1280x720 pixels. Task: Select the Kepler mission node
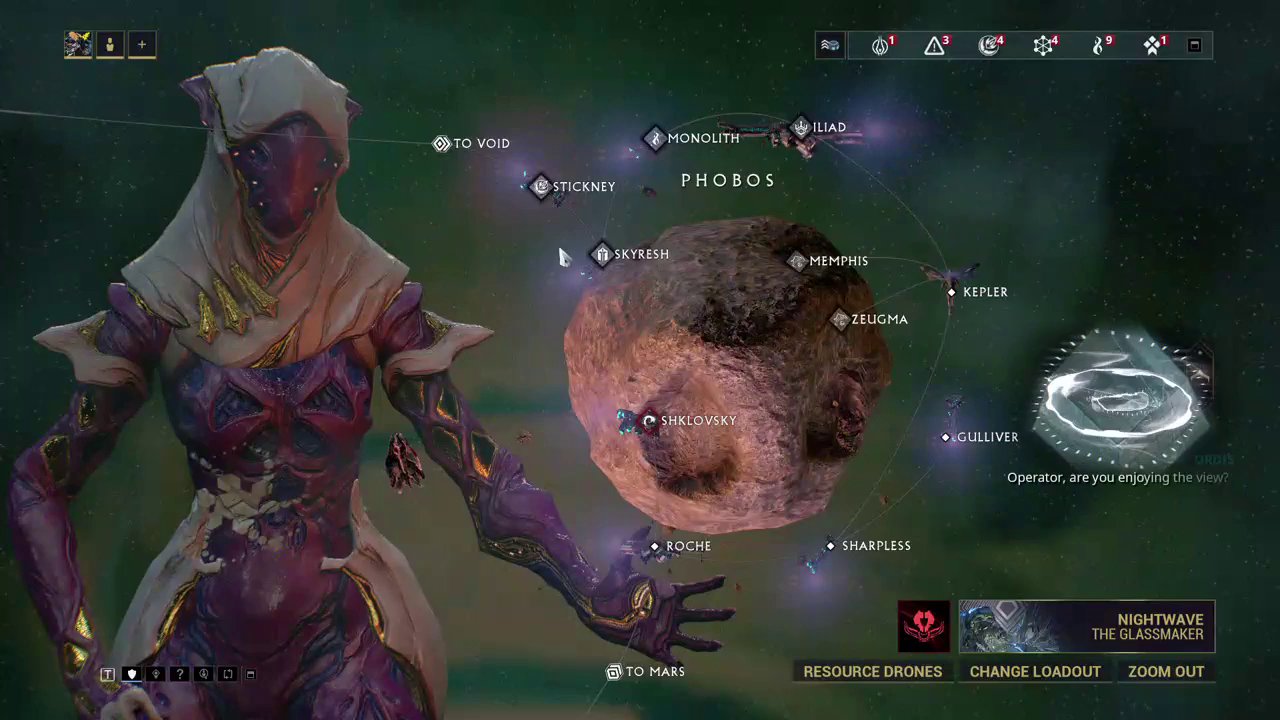(952, 292)
